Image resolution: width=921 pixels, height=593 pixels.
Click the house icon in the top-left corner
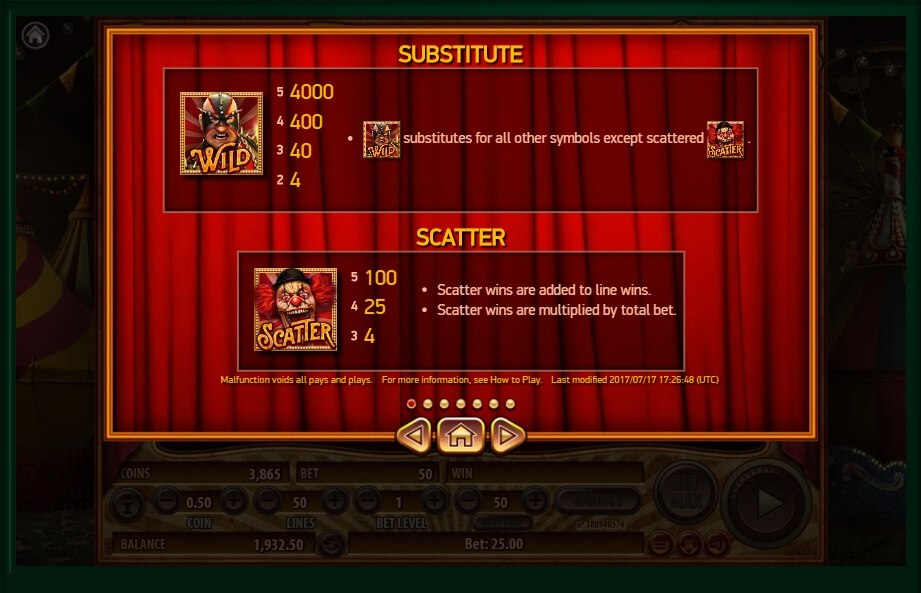point(36,35)
